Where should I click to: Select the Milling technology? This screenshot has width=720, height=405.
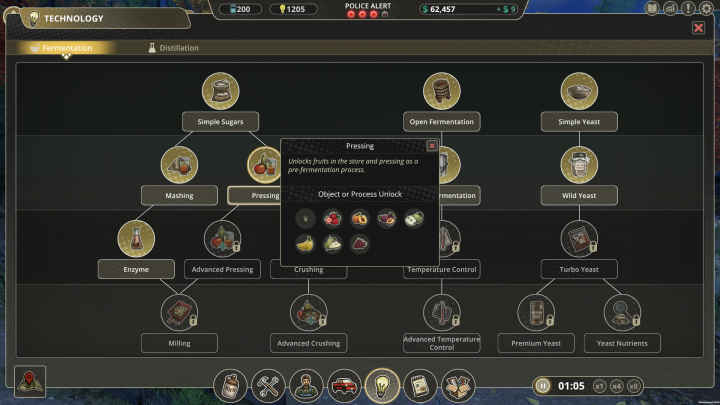[179, 343]
